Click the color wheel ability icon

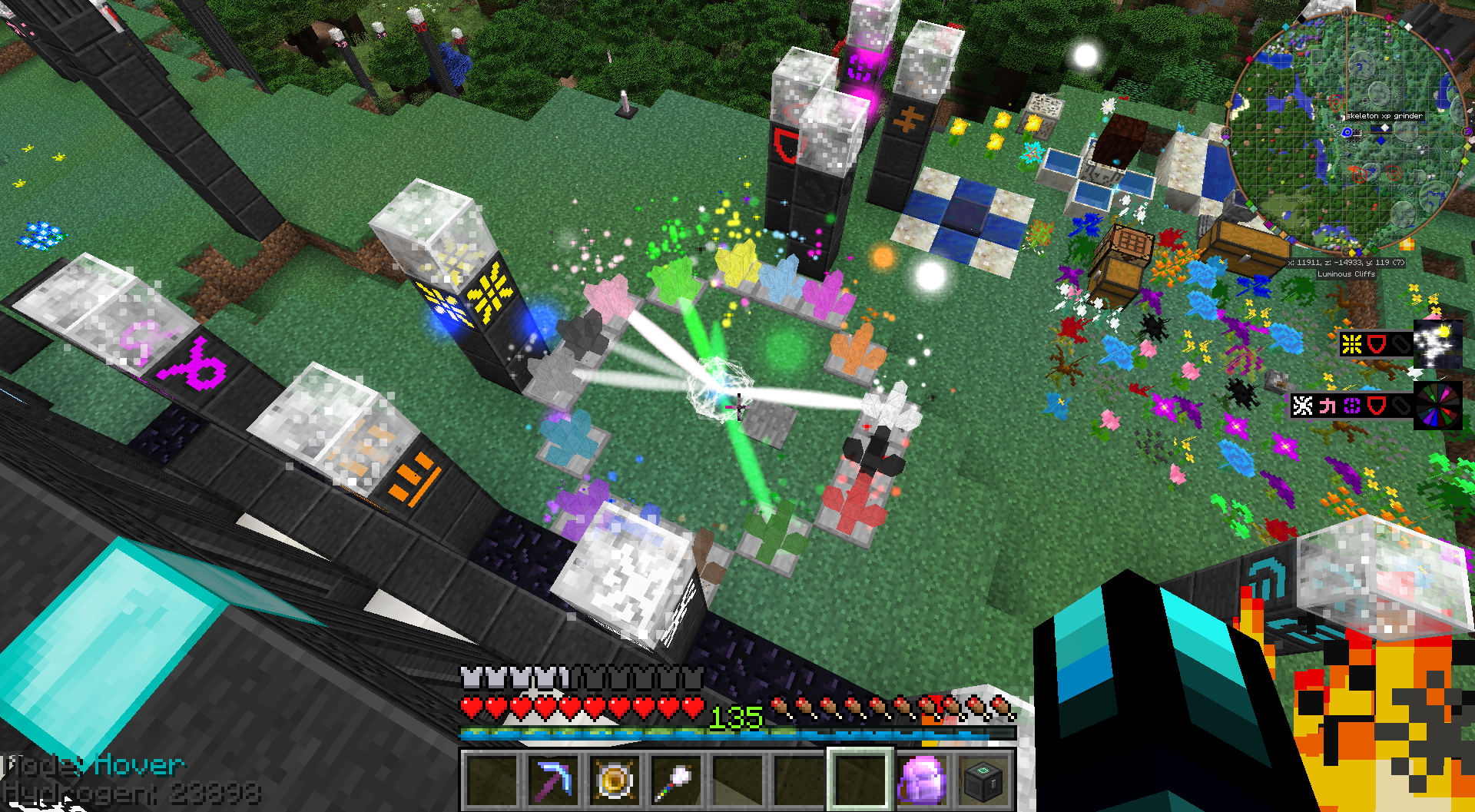coord(1438,405)
